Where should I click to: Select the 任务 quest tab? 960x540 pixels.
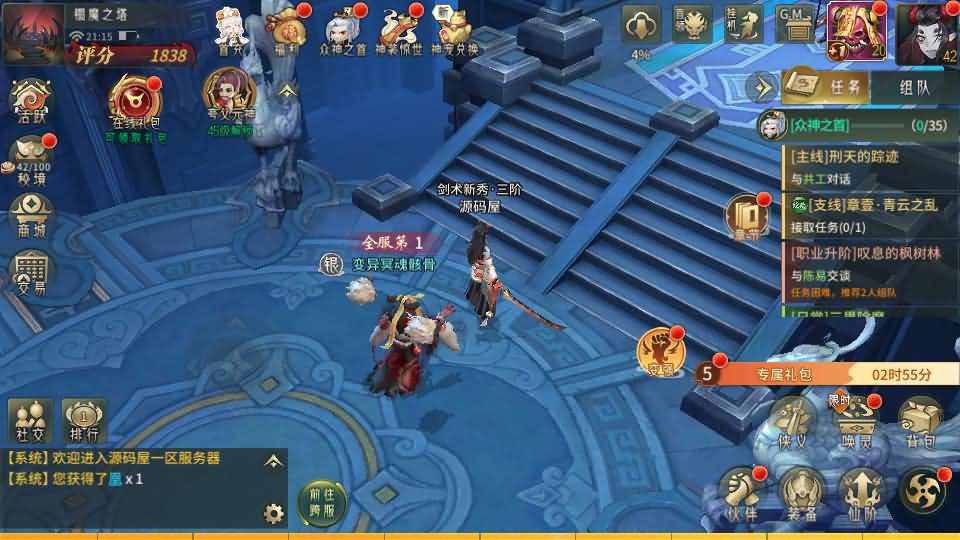(x=826, y=87)
